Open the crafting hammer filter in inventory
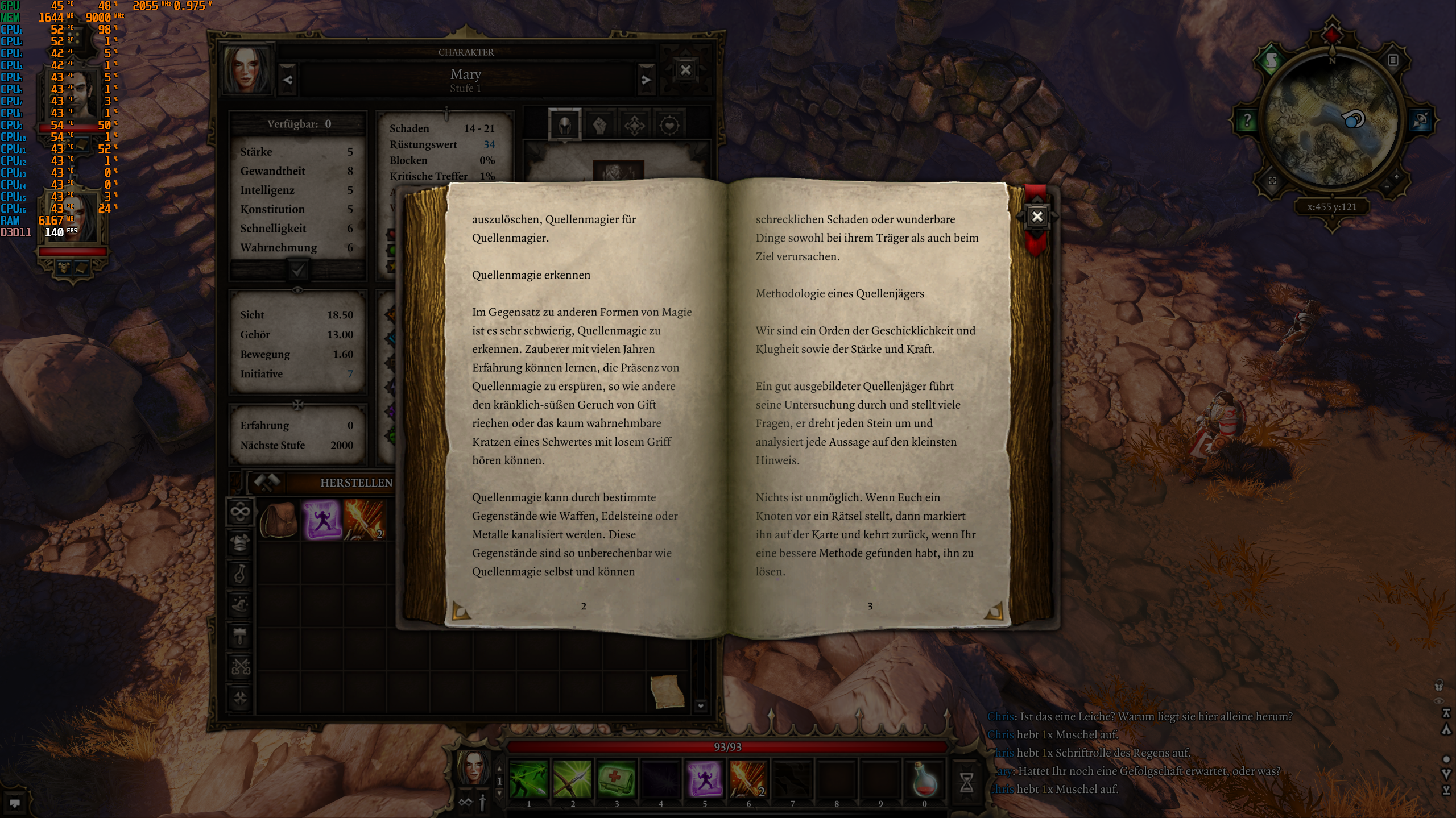 (240, 634)
